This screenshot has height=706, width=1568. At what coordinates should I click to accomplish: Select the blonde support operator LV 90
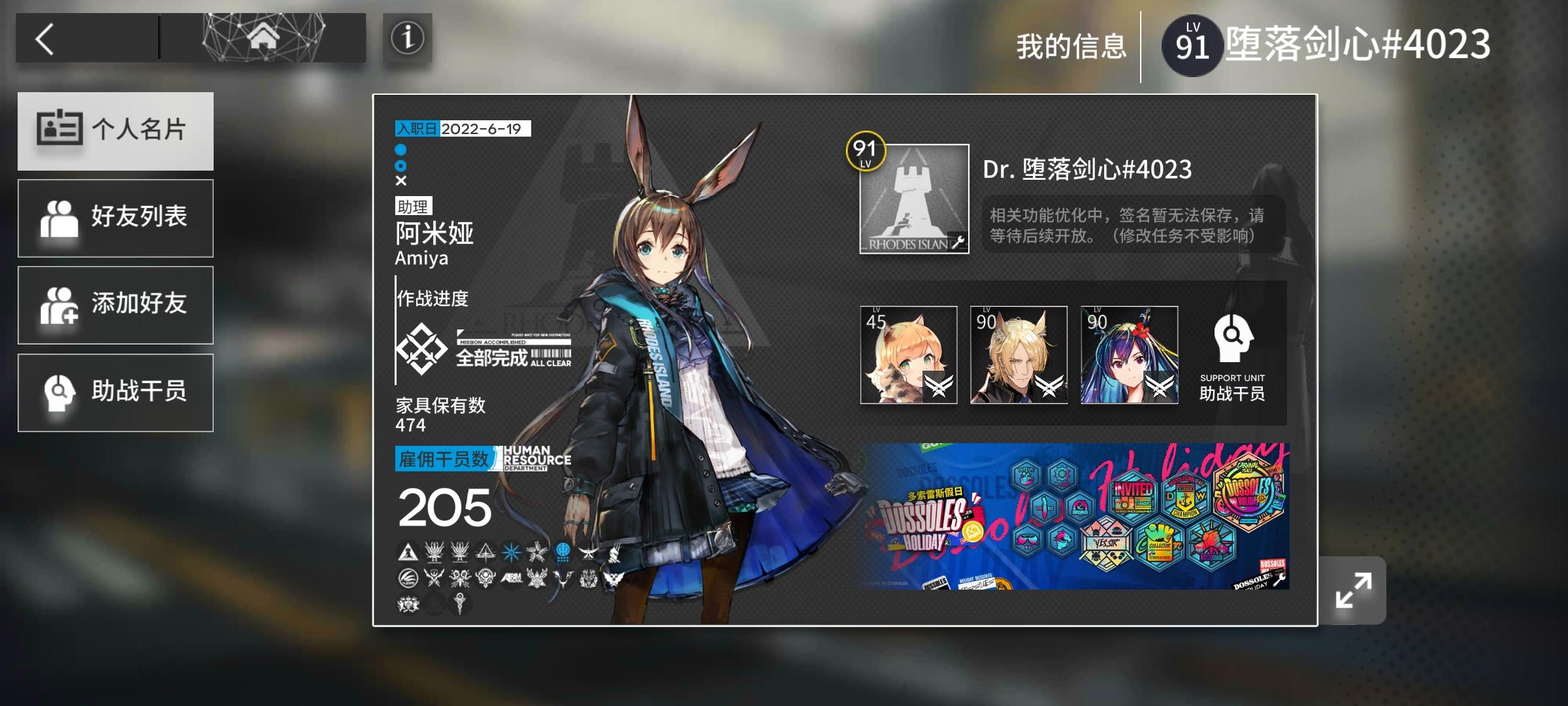1019,355
